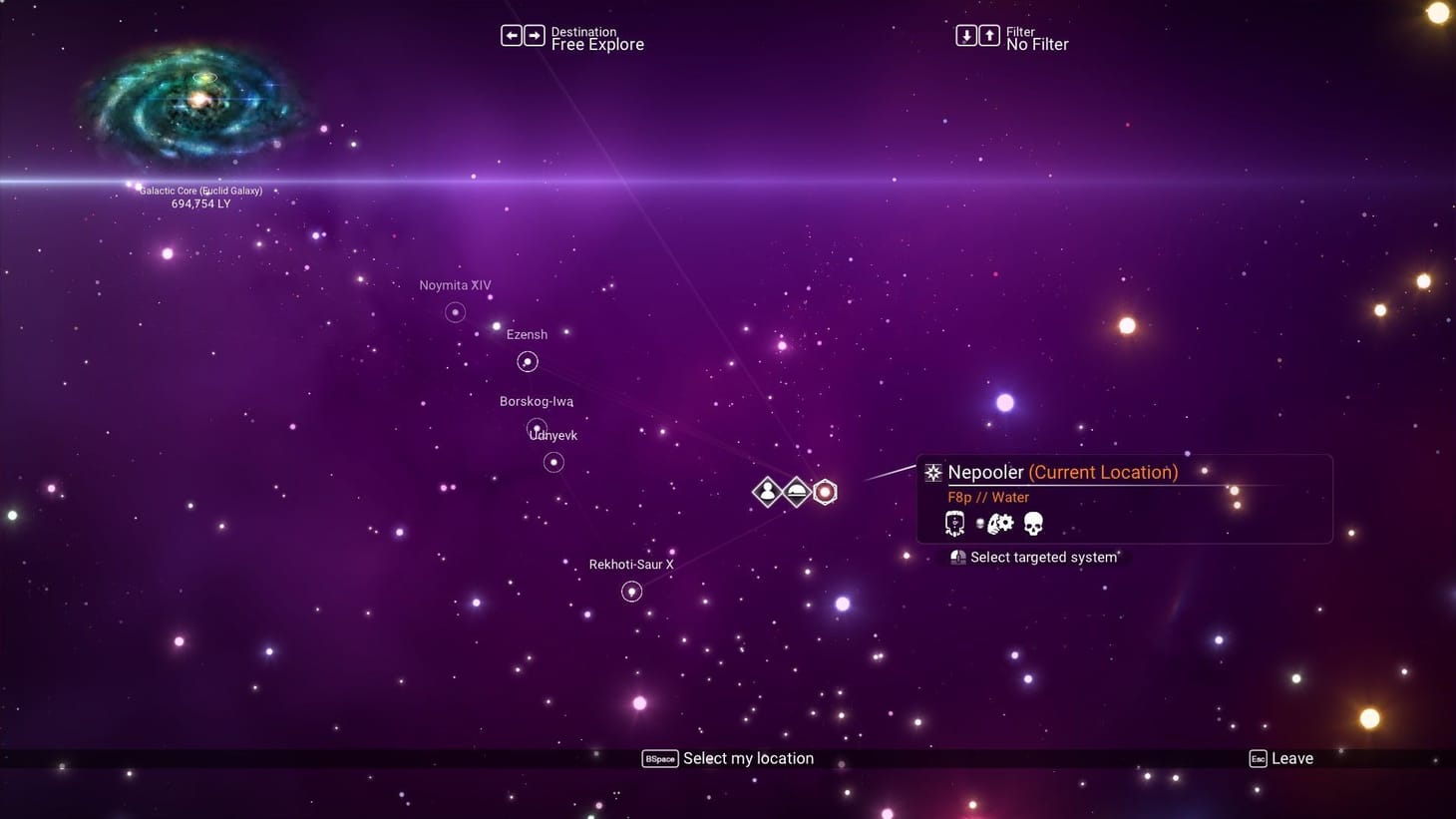Screen dimensions: 1456x819
Task: Click the base marker dome icon
Action: [x=797, y=492]
